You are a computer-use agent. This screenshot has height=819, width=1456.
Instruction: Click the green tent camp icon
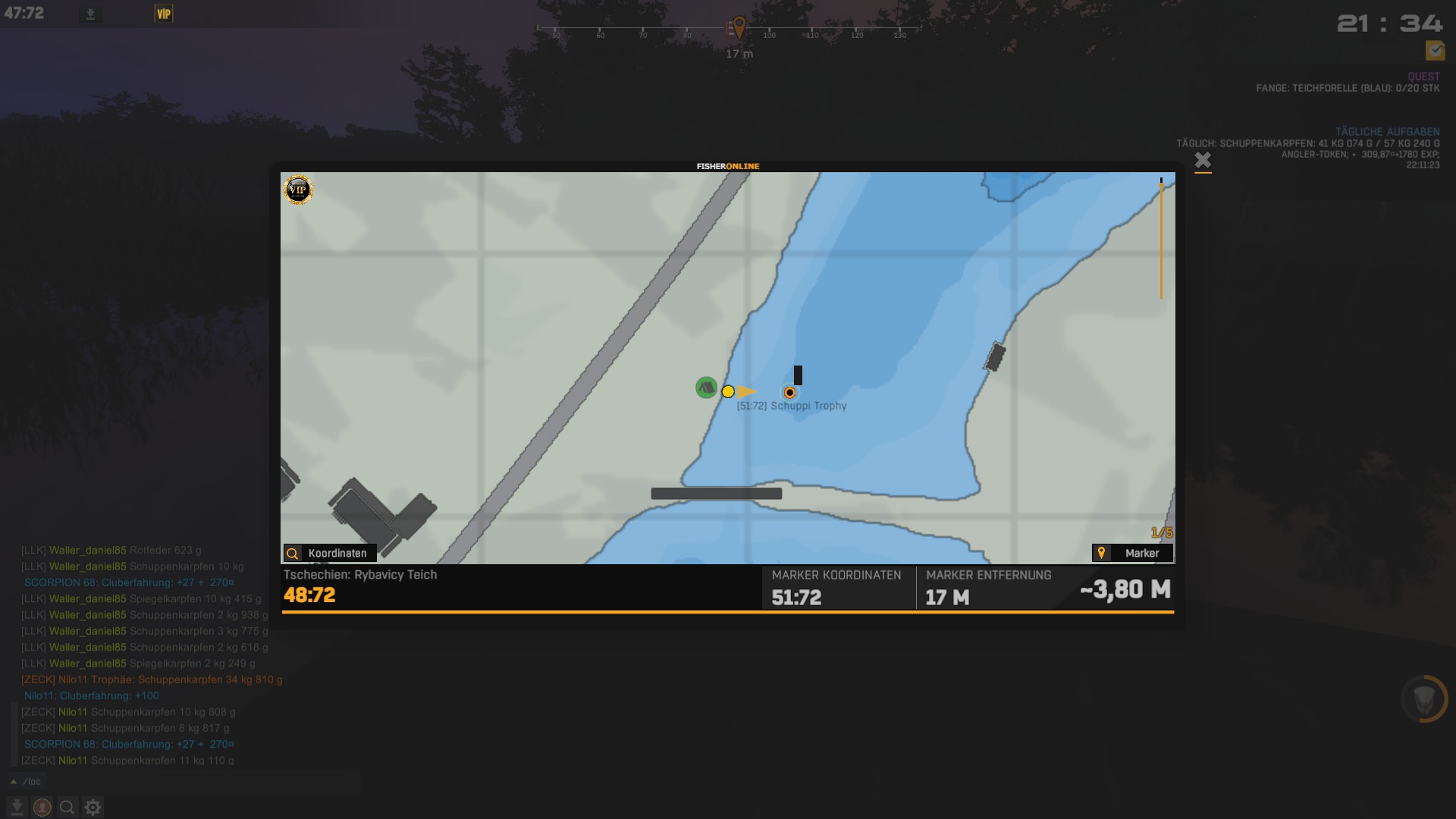pyautogui.click(x=706, y=388)
